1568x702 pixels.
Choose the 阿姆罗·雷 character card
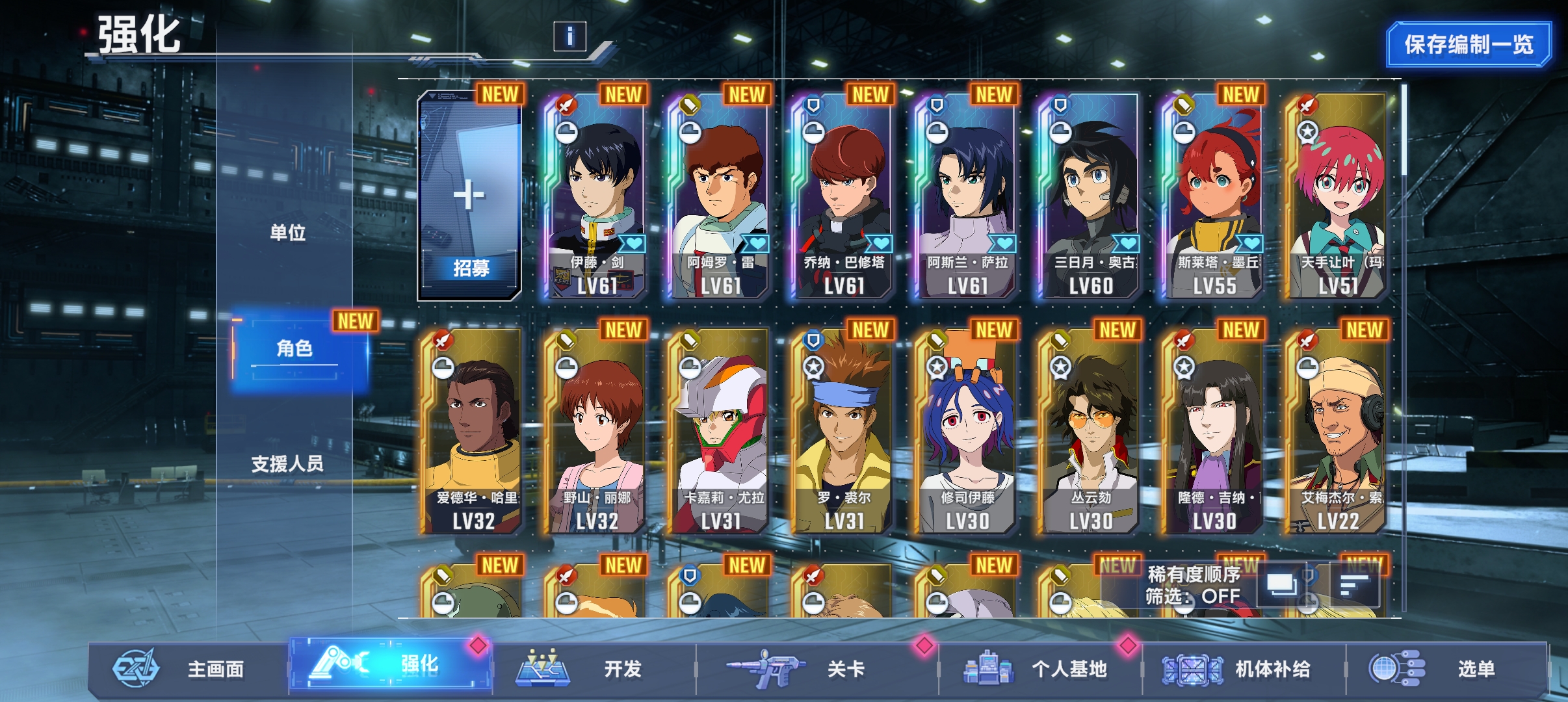coord(719,196)
